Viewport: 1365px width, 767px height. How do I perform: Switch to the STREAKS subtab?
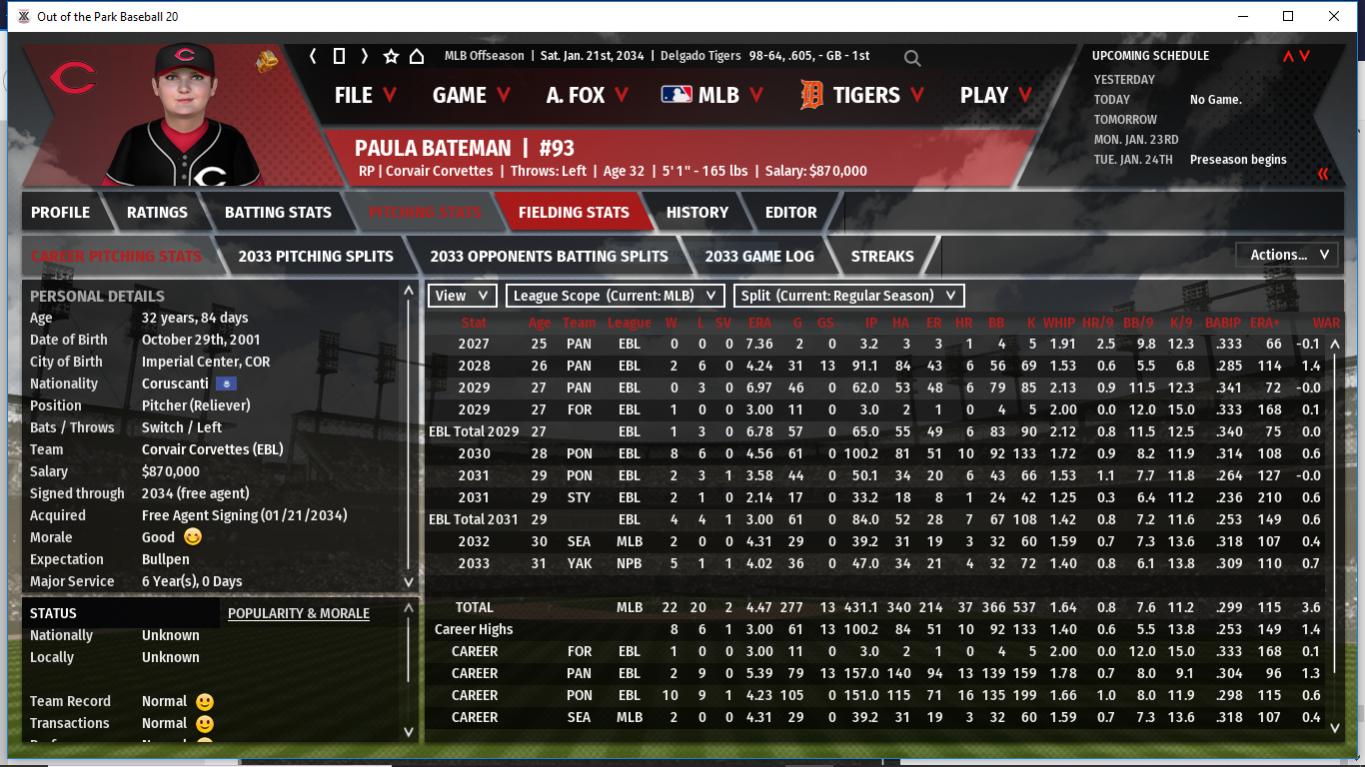[x=882, y=256]
